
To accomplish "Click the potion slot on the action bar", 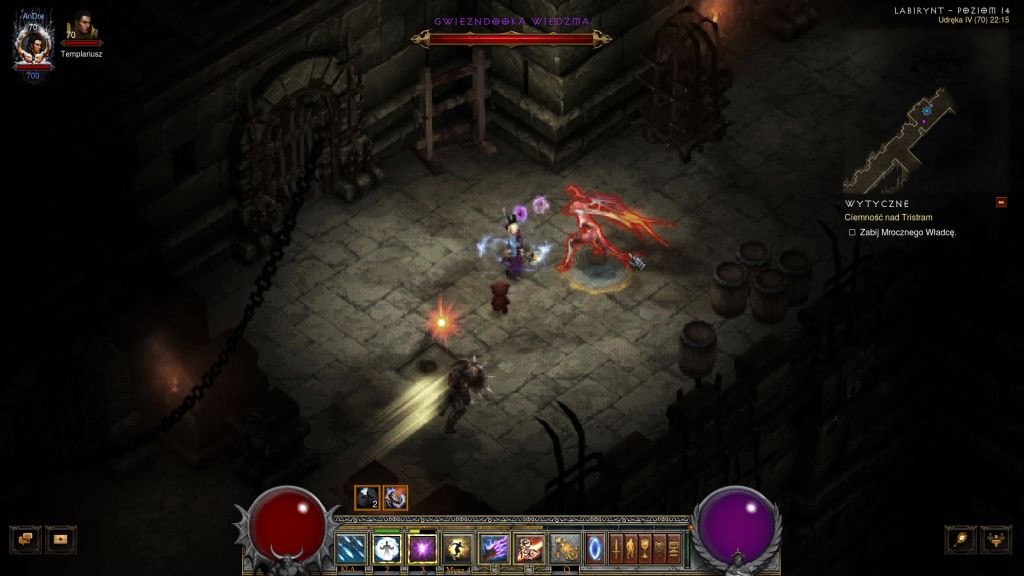I will (x=565, y=549).
